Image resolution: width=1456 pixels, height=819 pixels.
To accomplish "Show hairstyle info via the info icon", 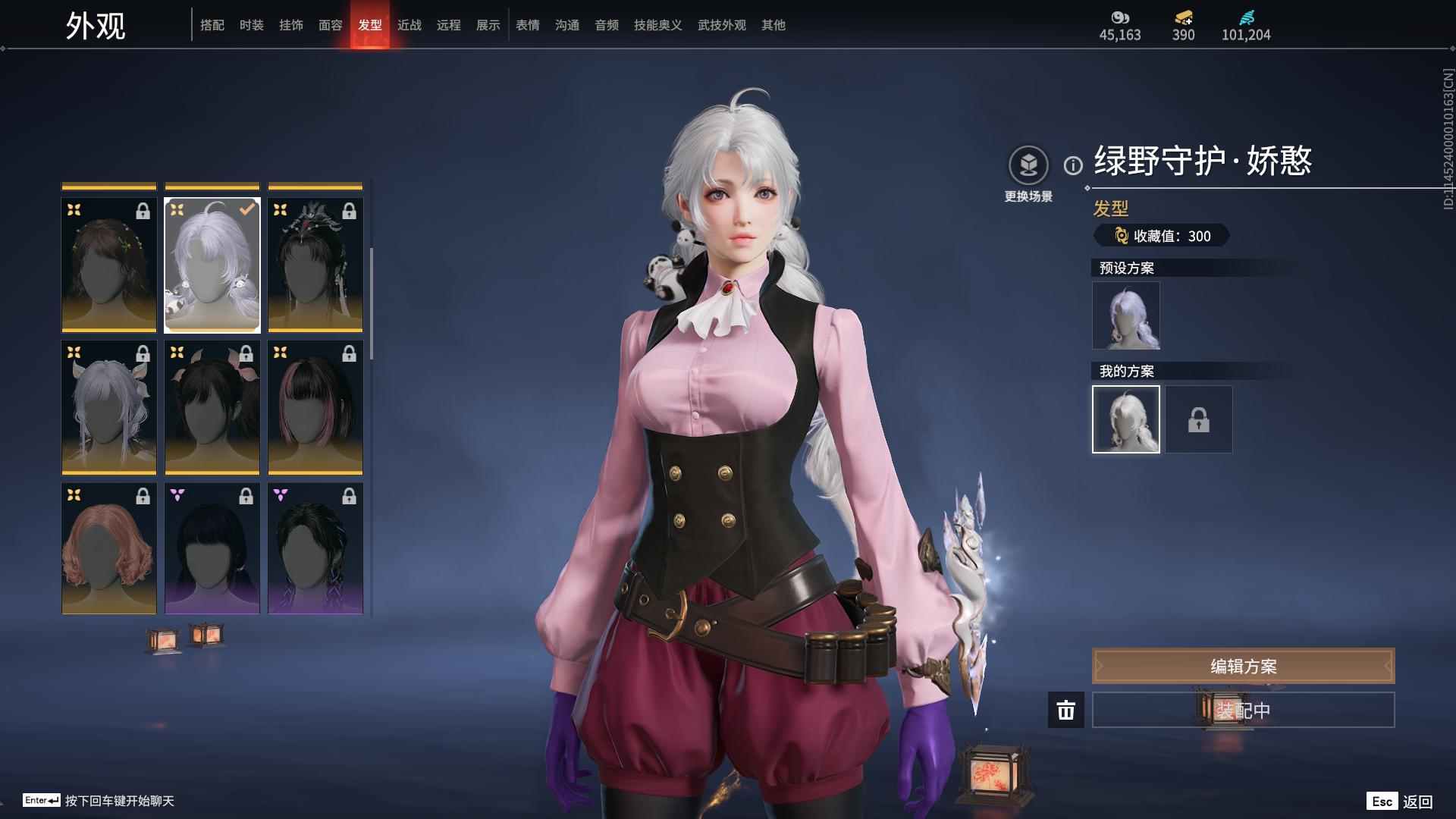I will click(1073, 165).
